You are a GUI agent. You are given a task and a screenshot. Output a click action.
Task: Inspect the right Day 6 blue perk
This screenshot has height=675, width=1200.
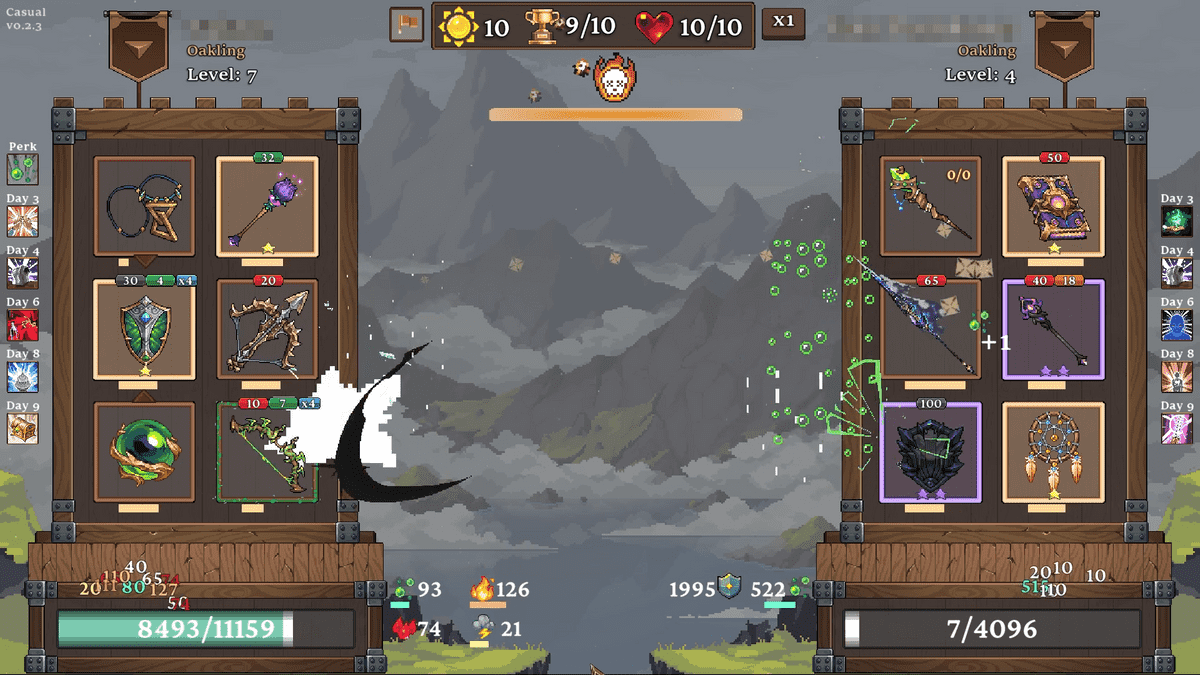point(1177,324)
